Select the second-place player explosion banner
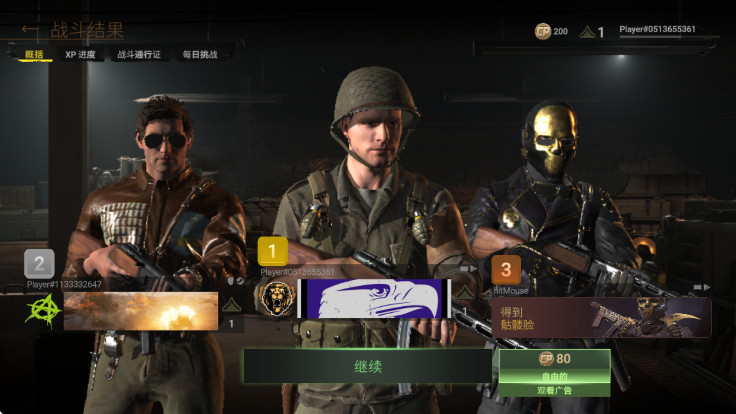736x414 pixels. 141,310
